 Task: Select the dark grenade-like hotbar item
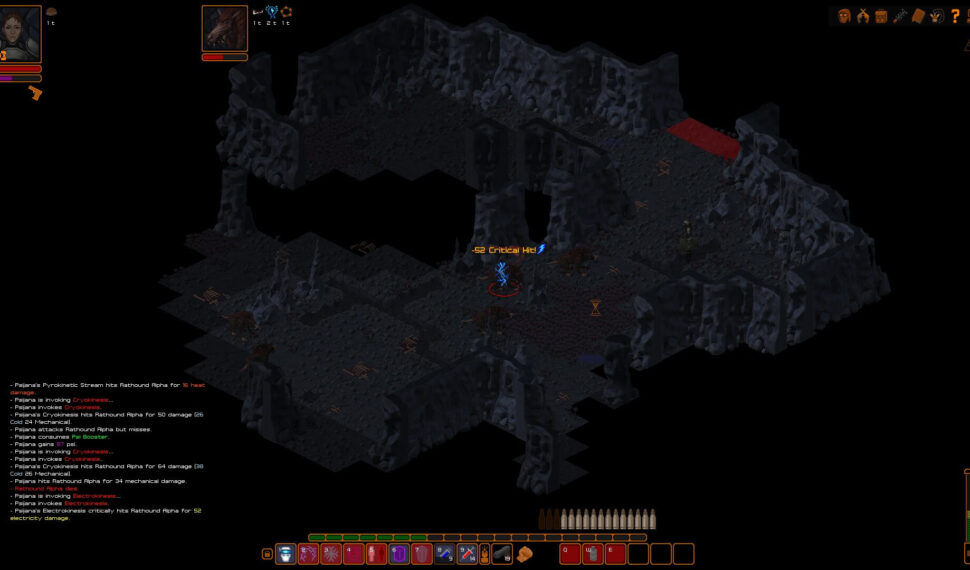501,554
